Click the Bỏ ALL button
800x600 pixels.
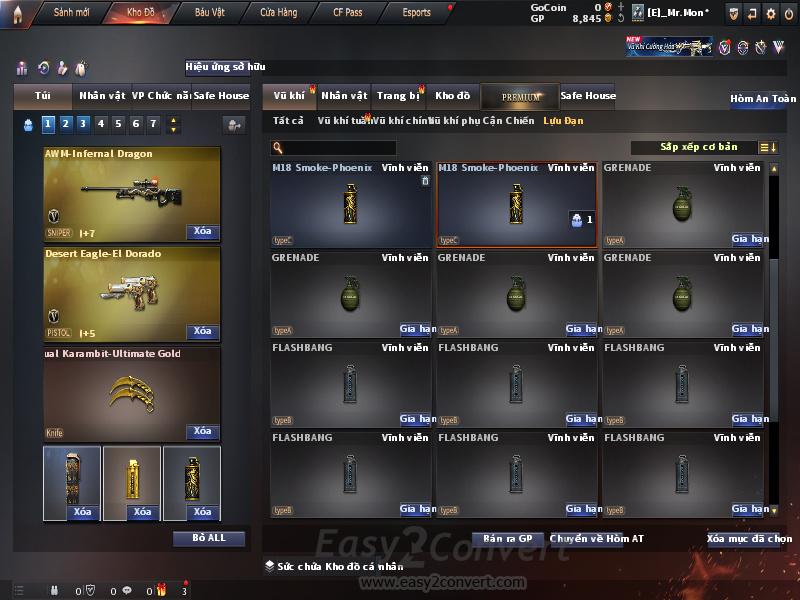[x=208, y=538]
